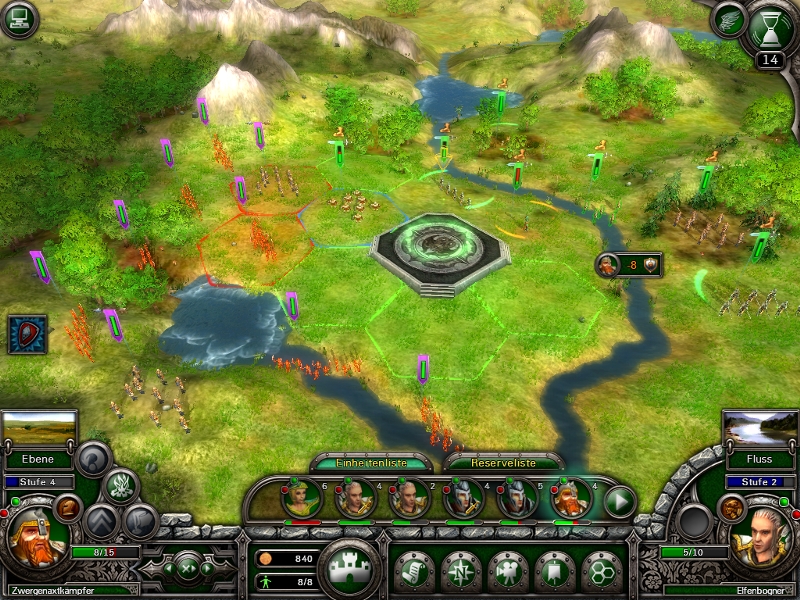
Task: Select the red-bearded dwarf portrait in unit list
Action: pos(570,499)
